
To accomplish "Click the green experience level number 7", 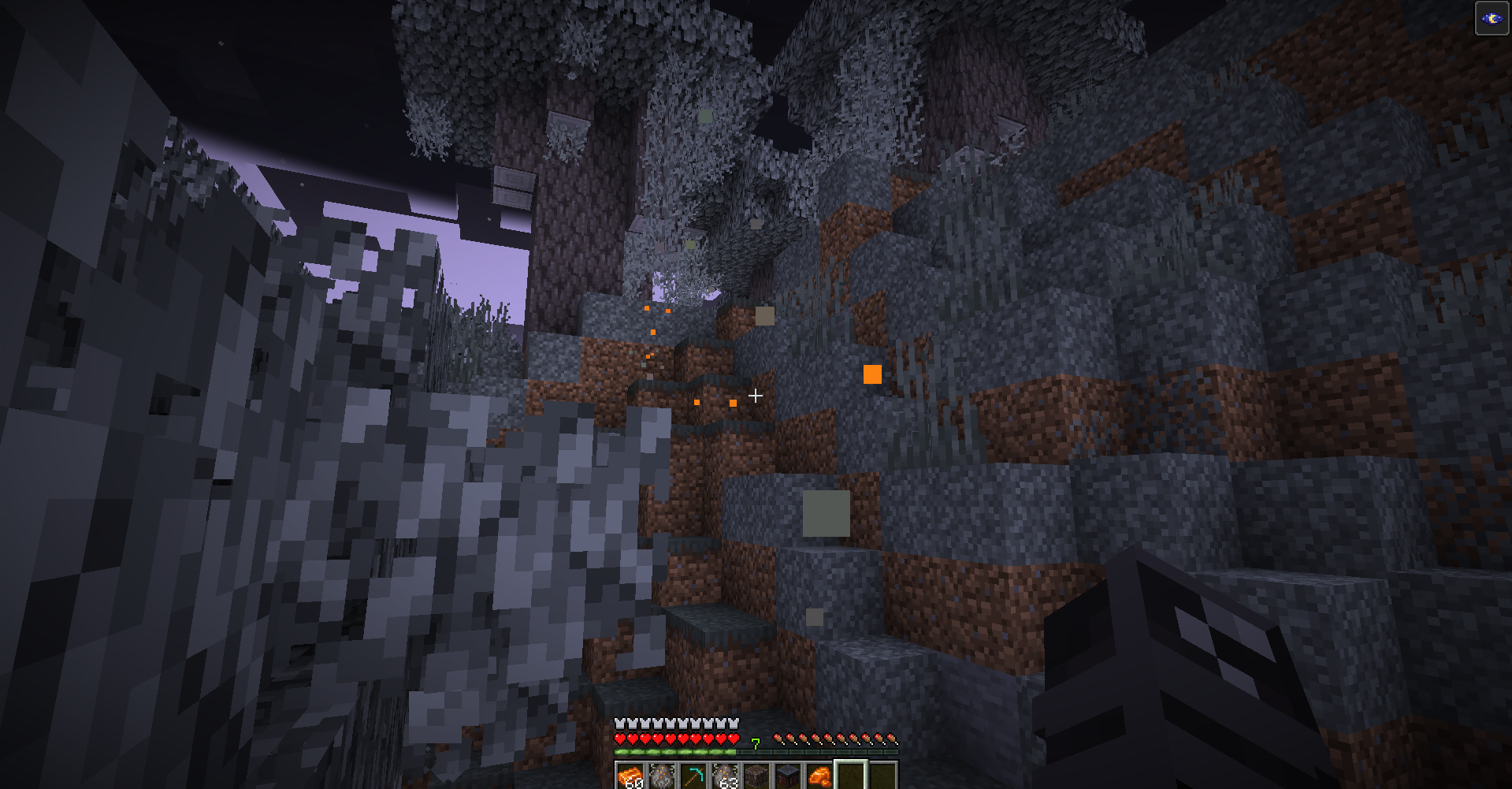I will click(x=756, y=743).
